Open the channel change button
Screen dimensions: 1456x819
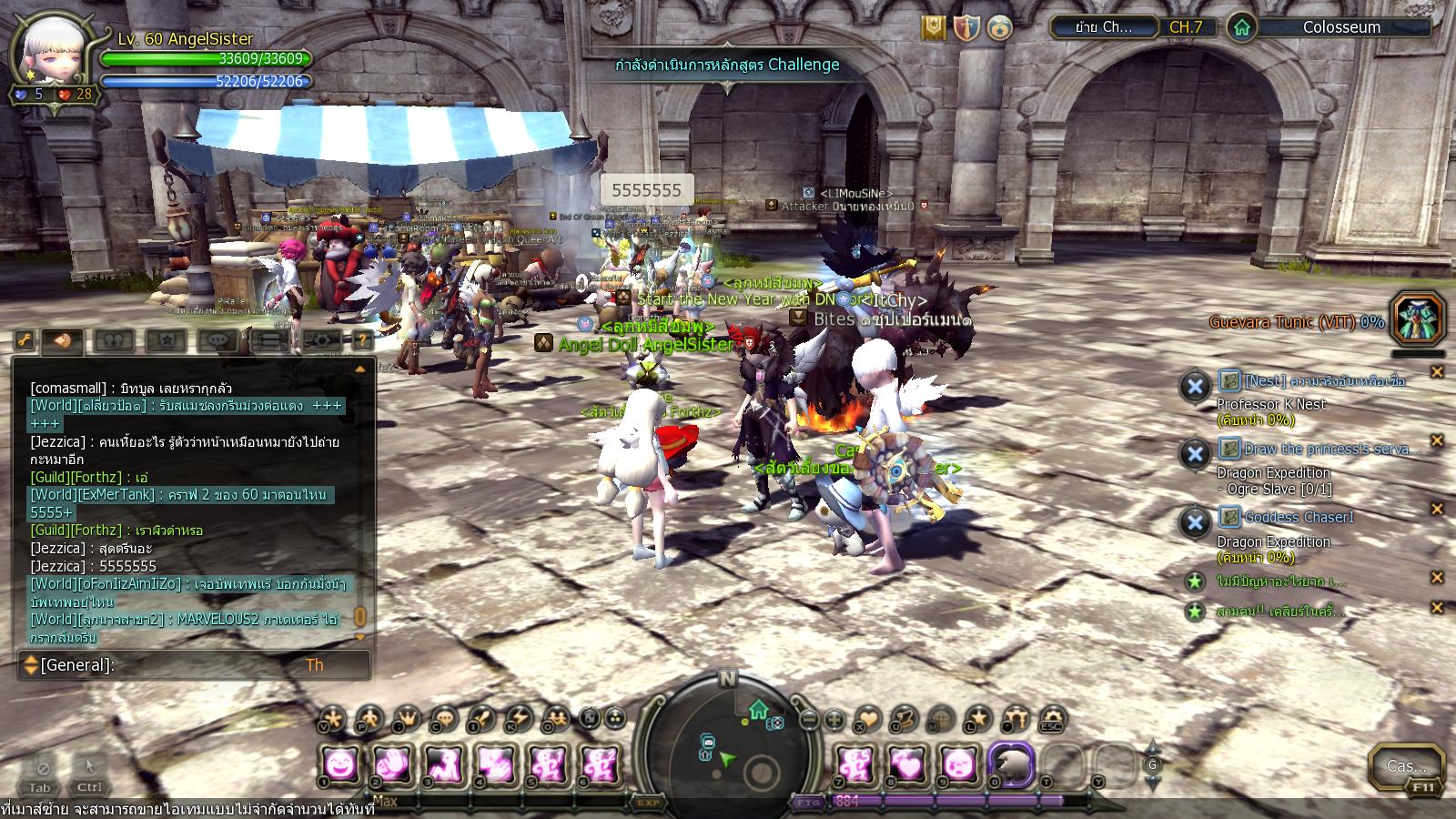pos(1103,27)
